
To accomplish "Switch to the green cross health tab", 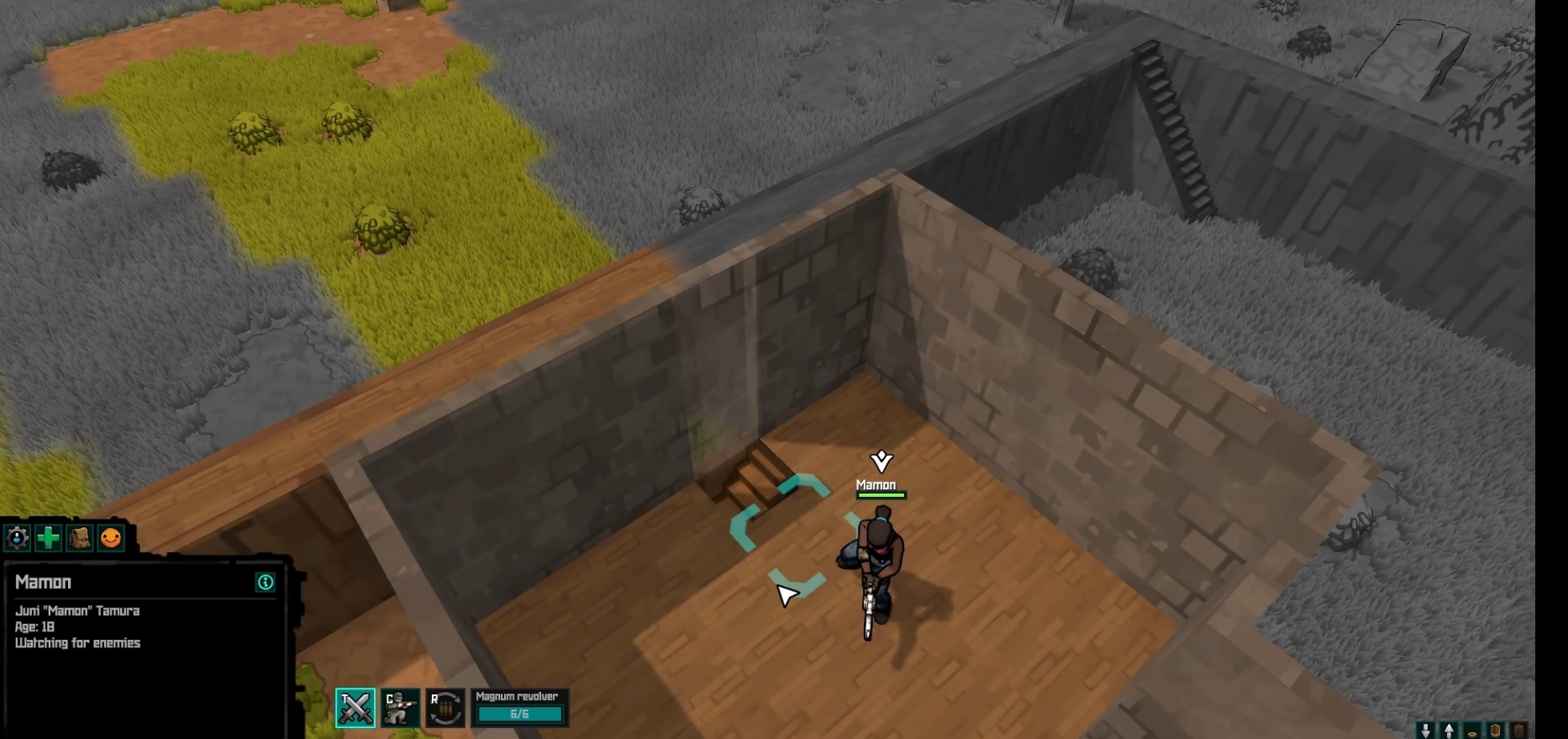I will (x=49, y=539).
